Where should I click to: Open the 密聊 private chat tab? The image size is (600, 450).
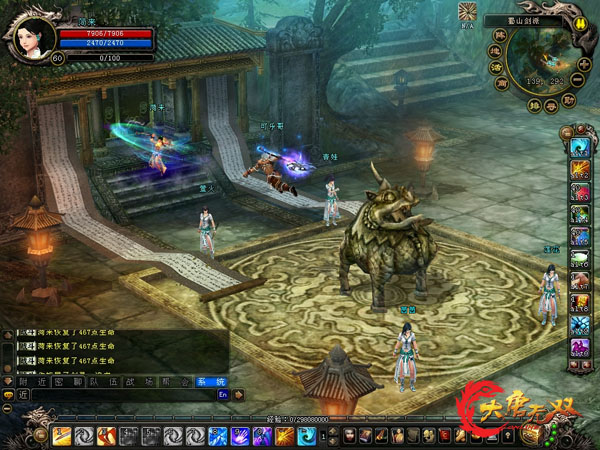tap(68, 380)
